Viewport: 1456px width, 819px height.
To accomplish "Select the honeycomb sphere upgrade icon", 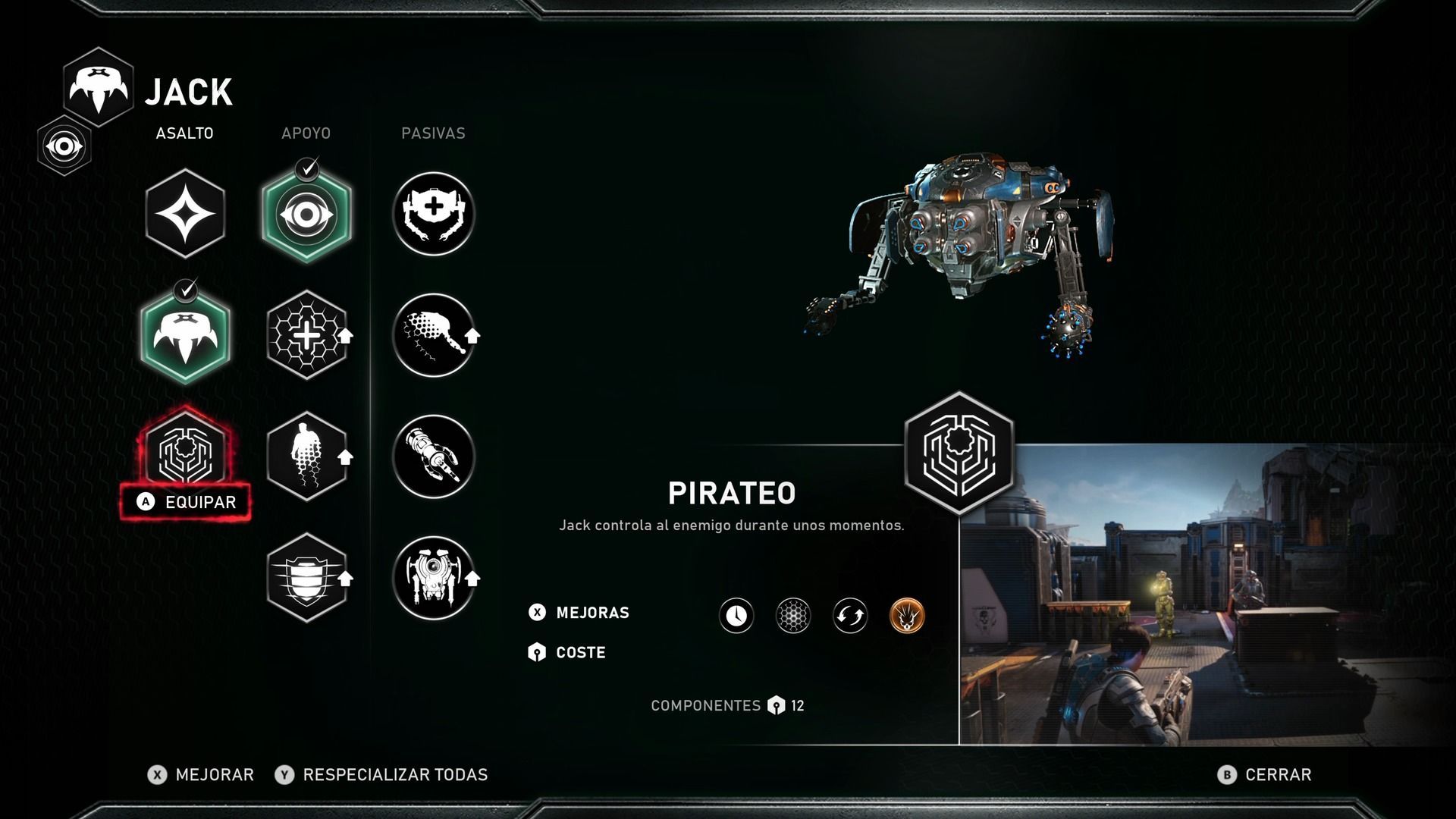I will (x=793, y=615).
